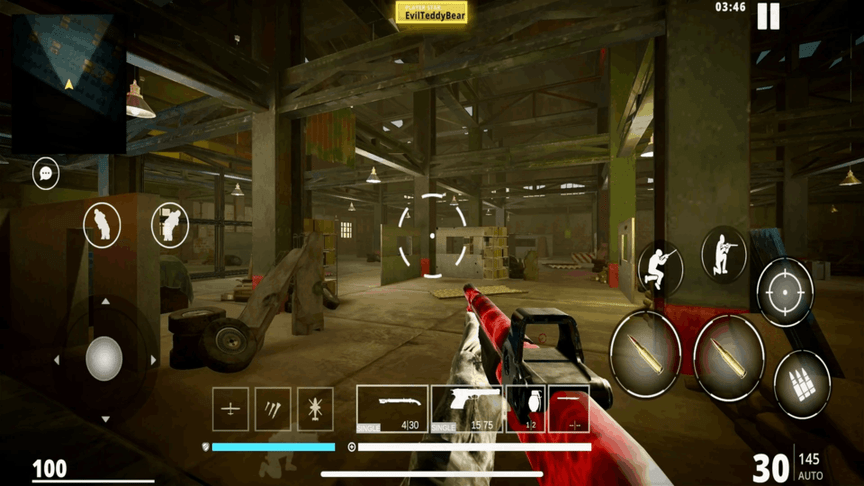Switch to the shotgun weapon slot
The image size is (864, 486).
click(x=392, y=409)
